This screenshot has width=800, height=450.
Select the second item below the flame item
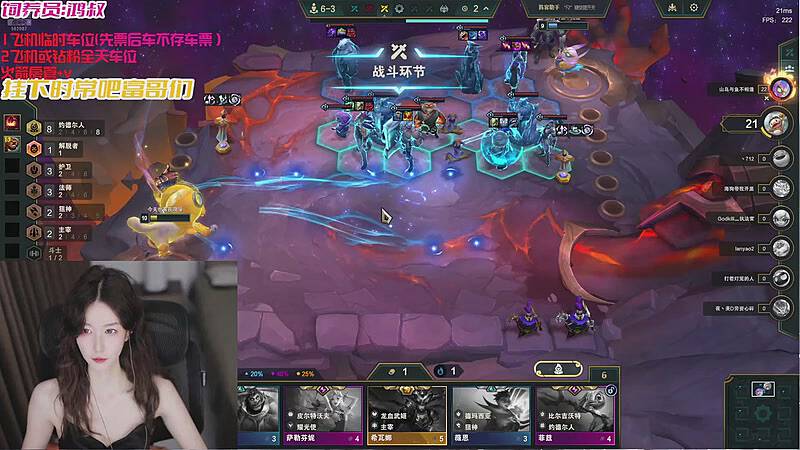pyautogui.click(x=14, y=146)
